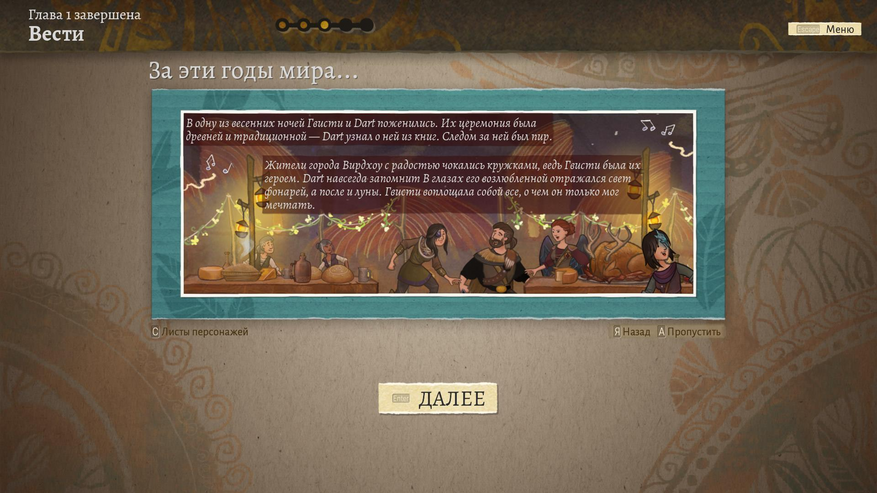Image resolution: width=877 pixels, height=493 pixels.
Task: Open the Меню button
Action: click(x=825, y=29)
